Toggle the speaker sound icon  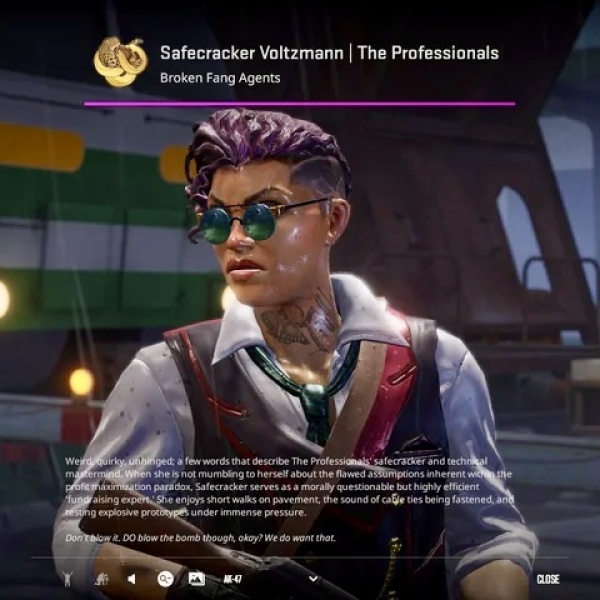(131, 578)
